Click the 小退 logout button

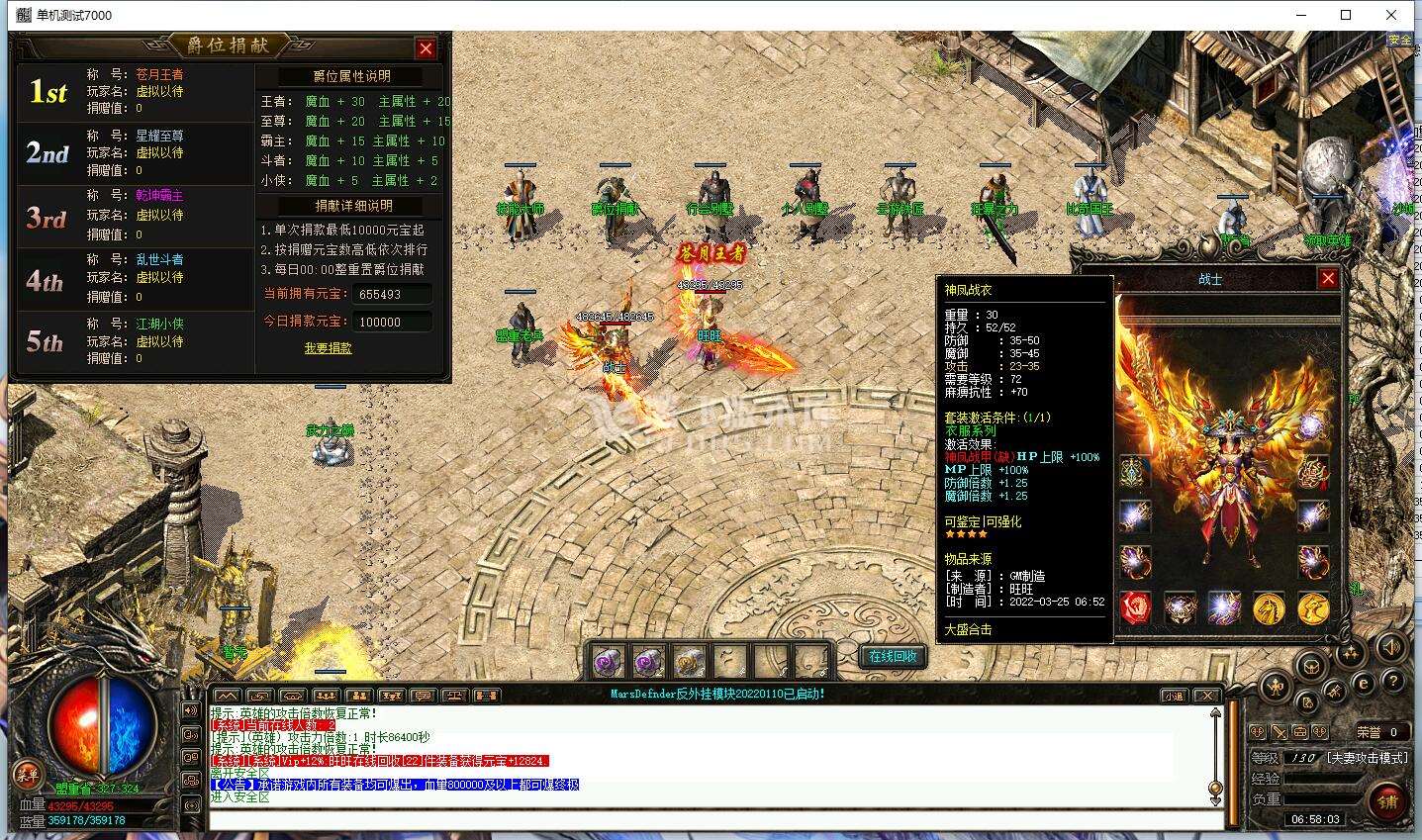pos(1174,696)
